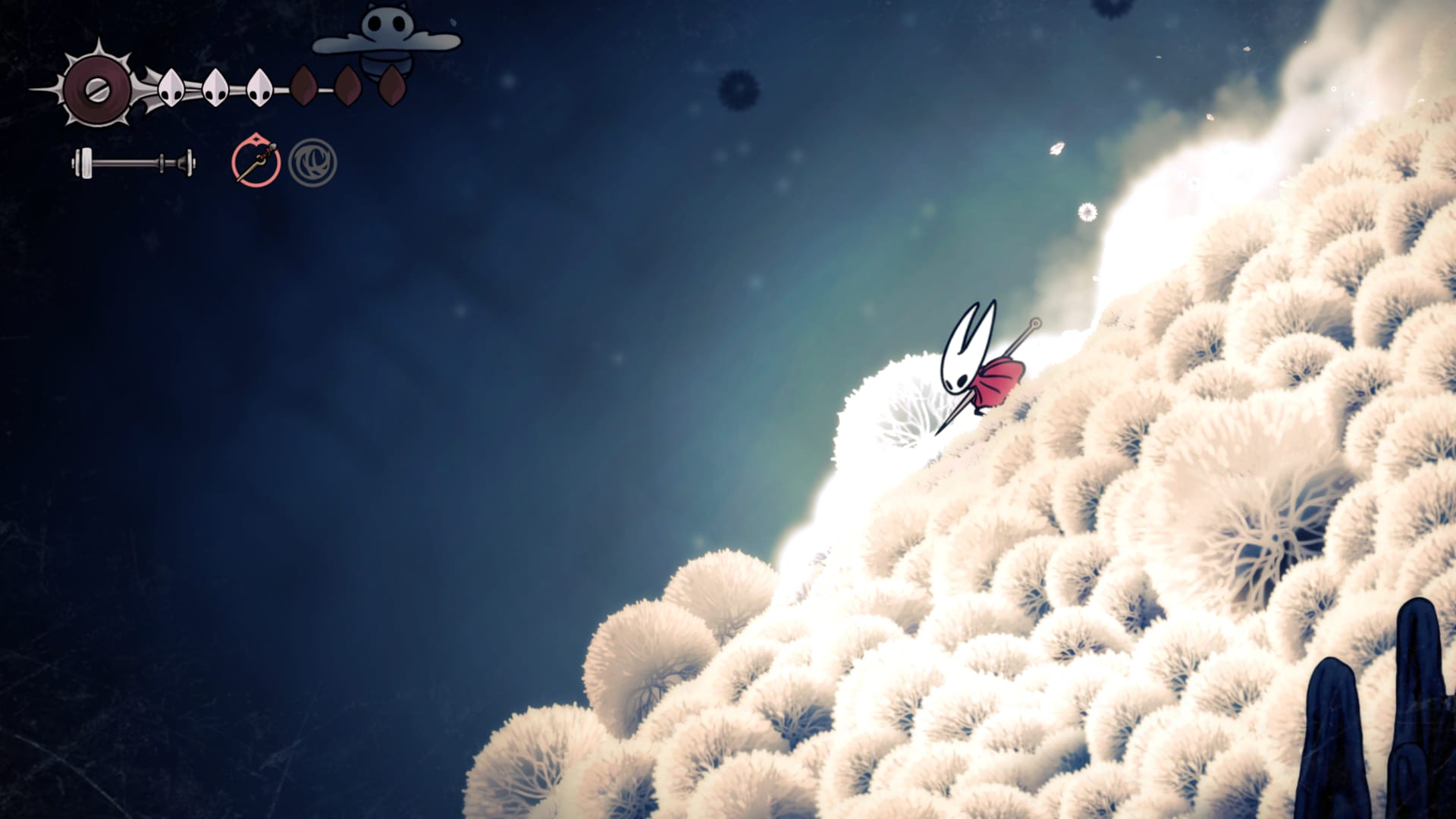The image size is (1456, 819).
Task: Select the red-ringed pin tool icon
Action: (x=256, y=162)
